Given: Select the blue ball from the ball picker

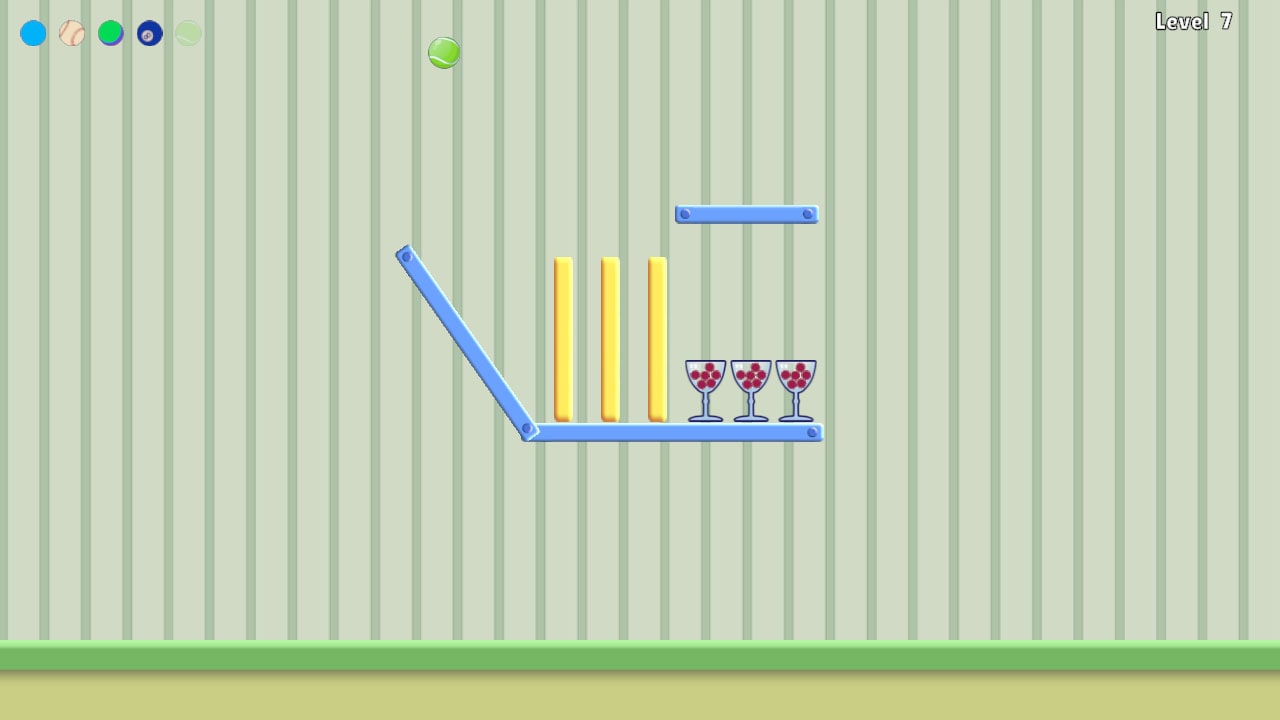Looking at the screenshot, I should pos(33,33).
